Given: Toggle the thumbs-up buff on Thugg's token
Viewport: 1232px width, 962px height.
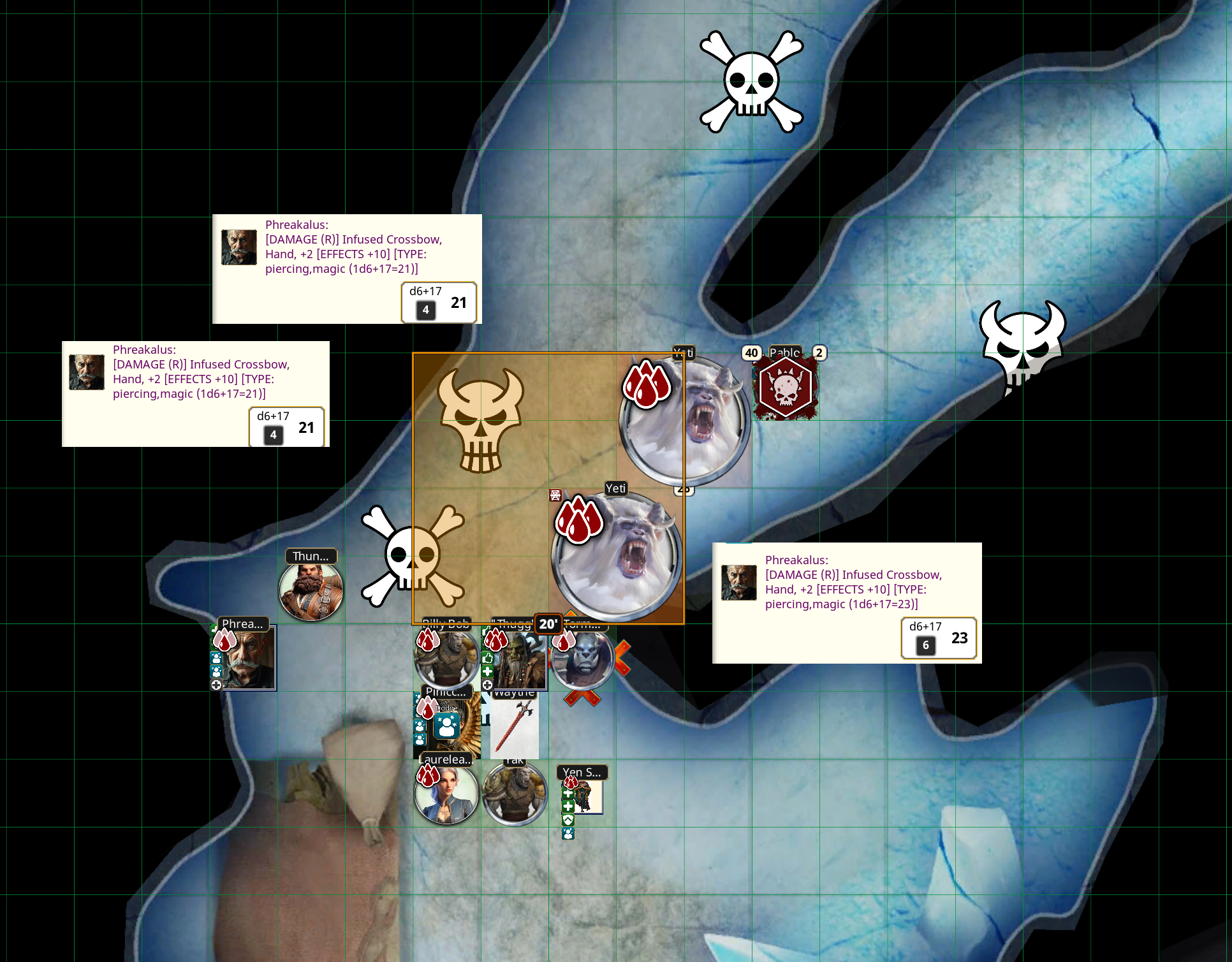Looking at the screenshot, I should click(x=487, y=658).
